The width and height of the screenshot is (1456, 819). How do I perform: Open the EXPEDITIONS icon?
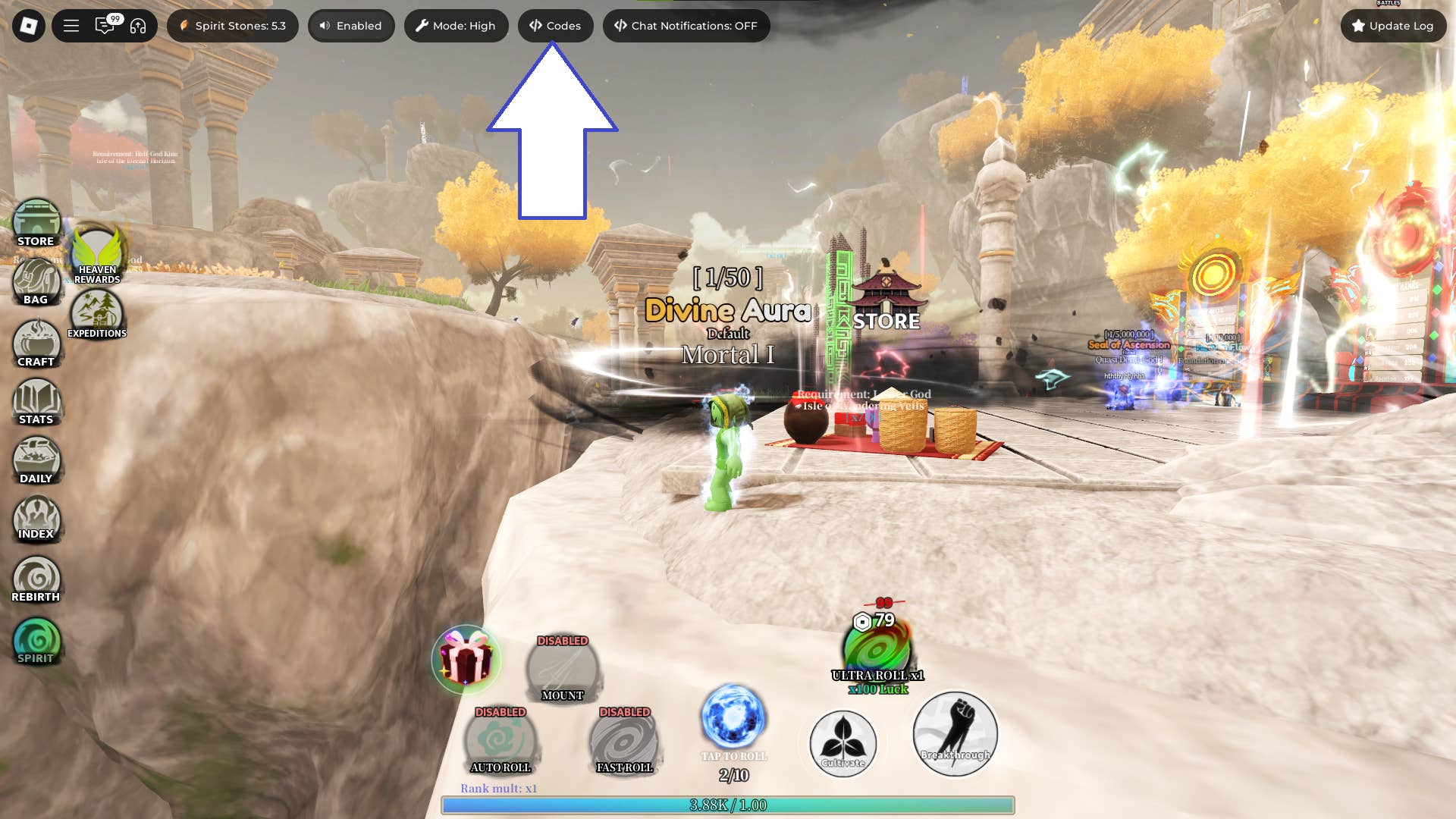click(x=98, y=309)
